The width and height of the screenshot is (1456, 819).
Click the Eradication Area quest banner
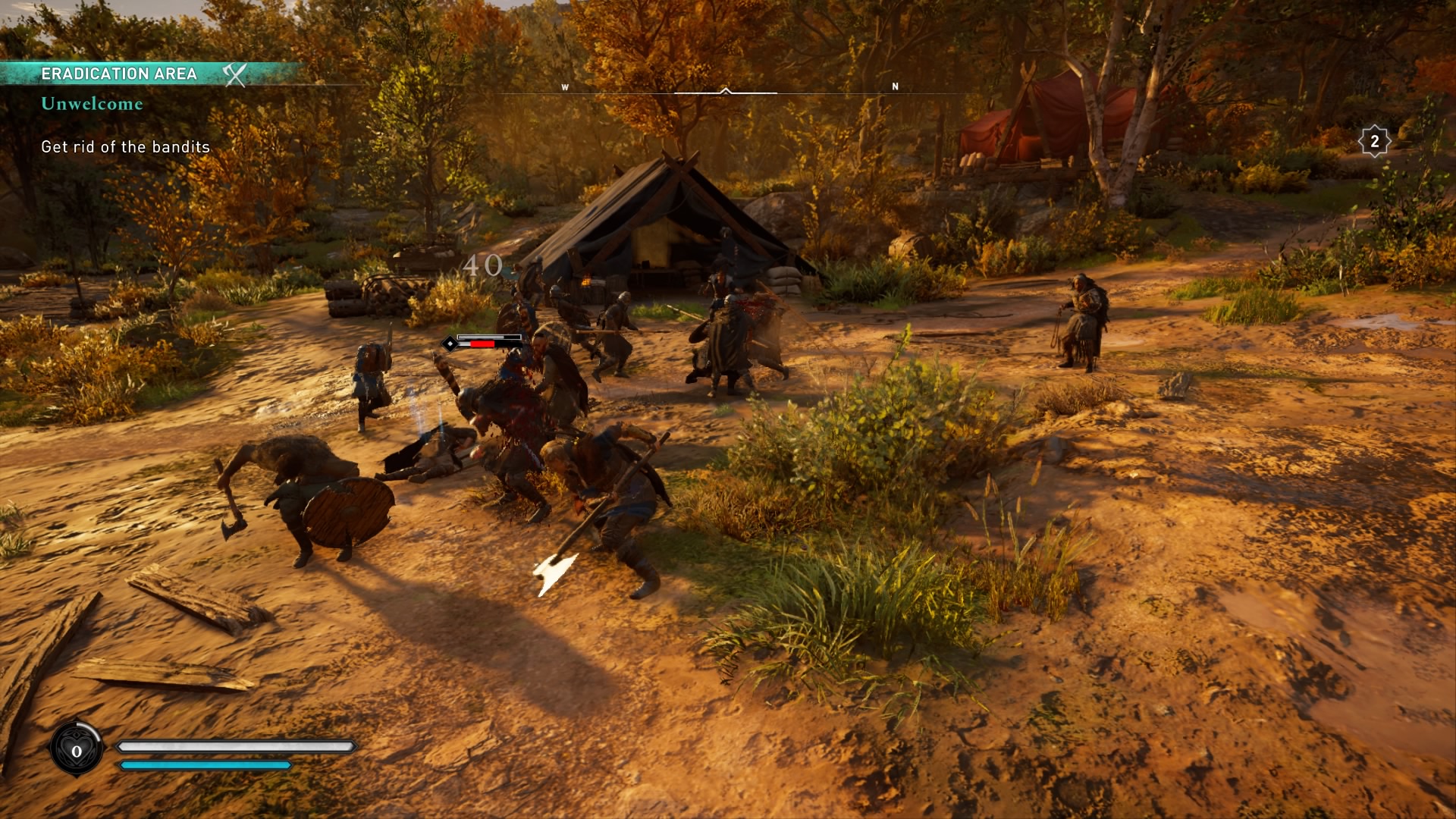pyautogui.click(x=119, y=74)
